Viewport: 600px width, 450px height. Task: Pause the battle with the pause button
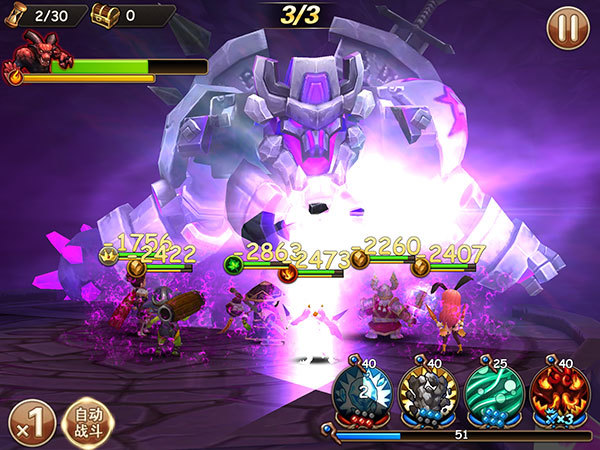(567, 26)
